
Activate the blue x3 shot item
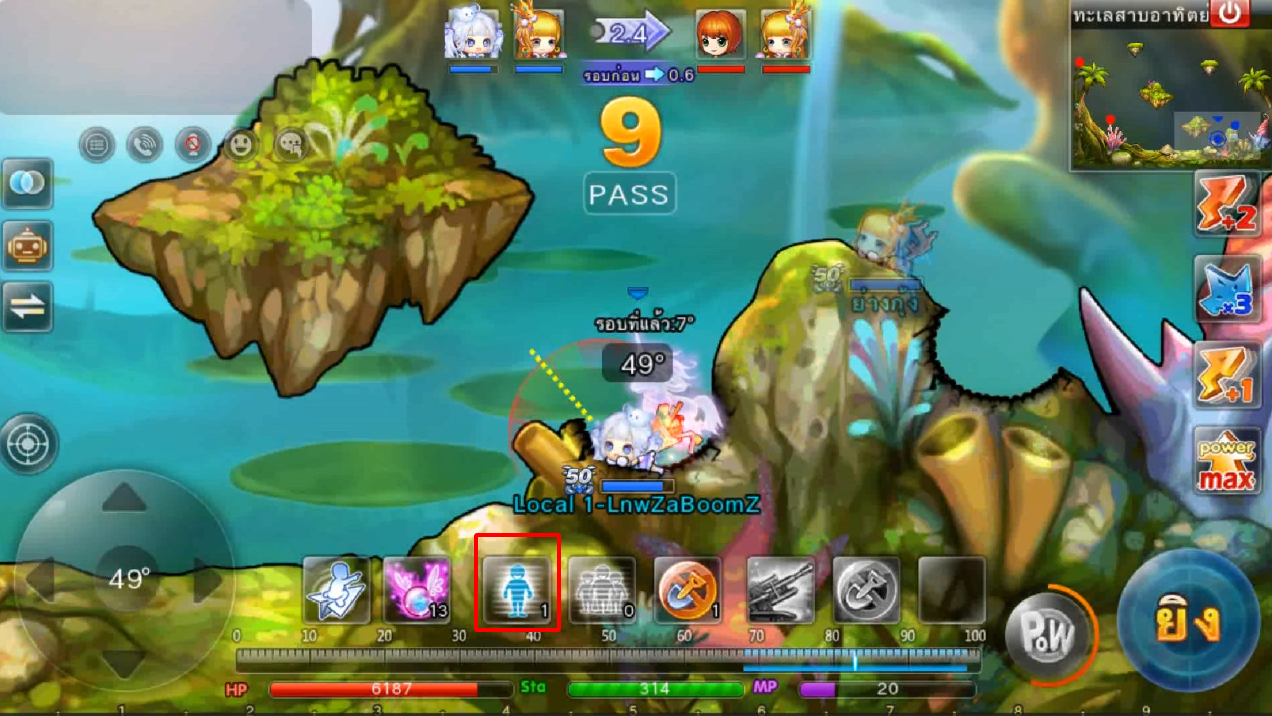(x=1228, y=290)
